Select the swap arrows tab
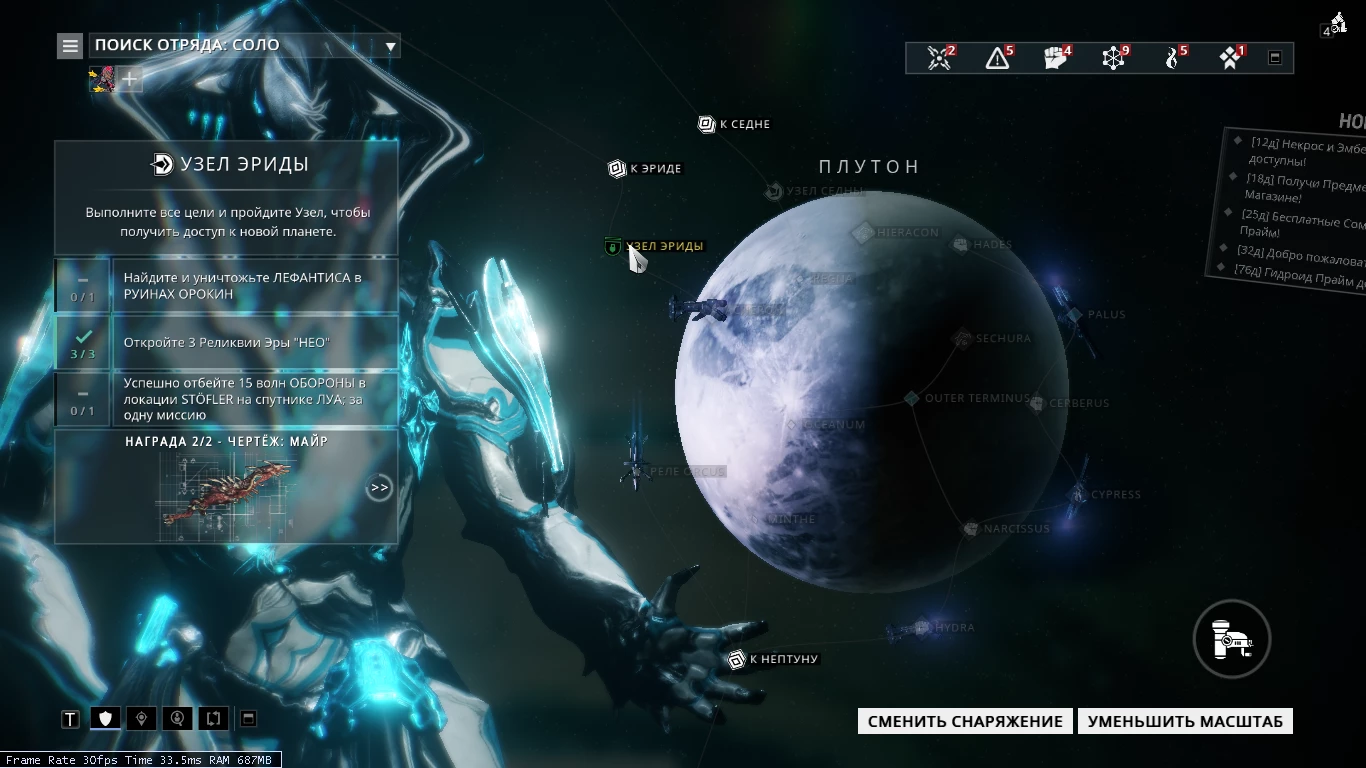The height and width of the screenshot is (768, 1366). 213,718
